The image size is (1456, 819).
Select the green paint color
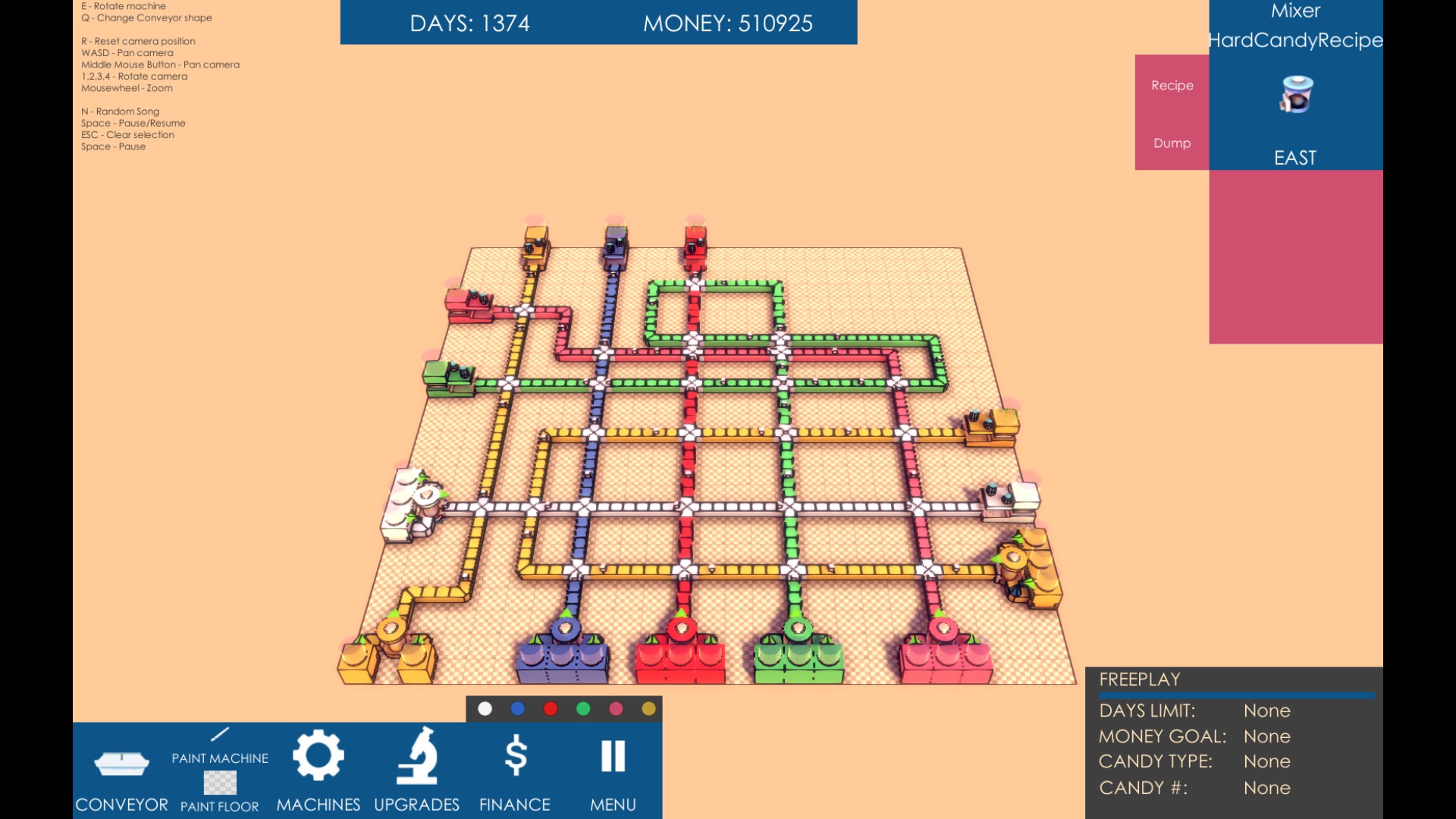point(582,708)
